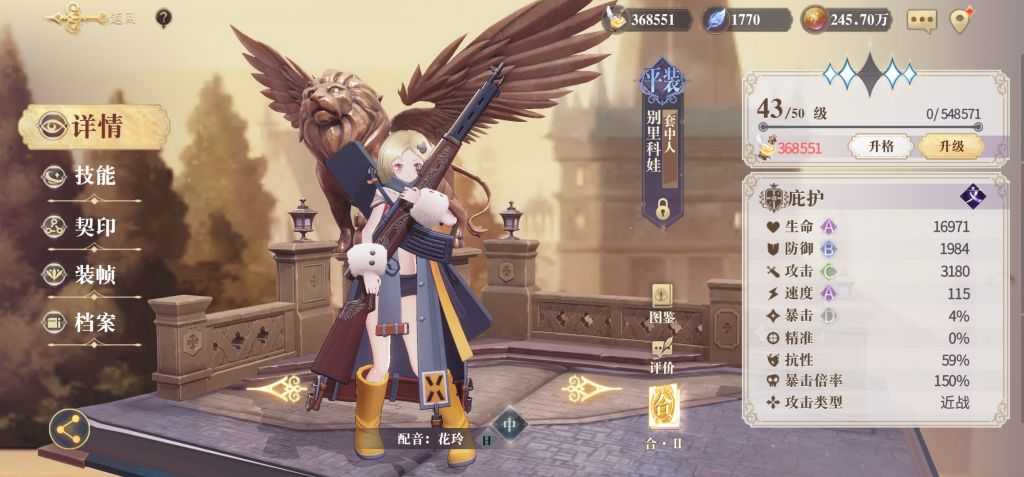Viewport: 1024px width, 477px height.
Task: Tap the share icon
Action: 69,430
